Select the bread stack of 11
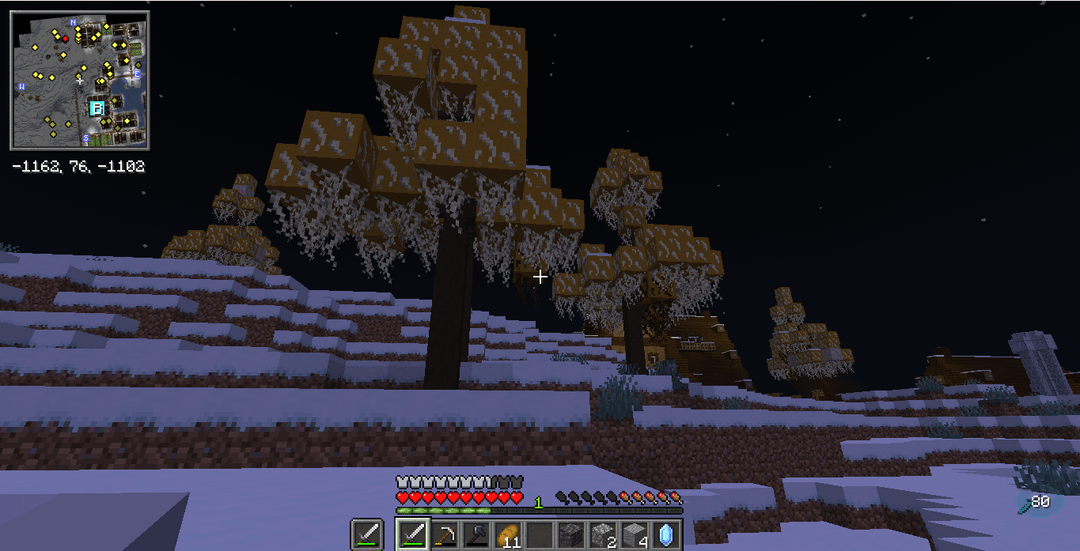The height and width of the screenshot is (551, 1080). [508, 535]
